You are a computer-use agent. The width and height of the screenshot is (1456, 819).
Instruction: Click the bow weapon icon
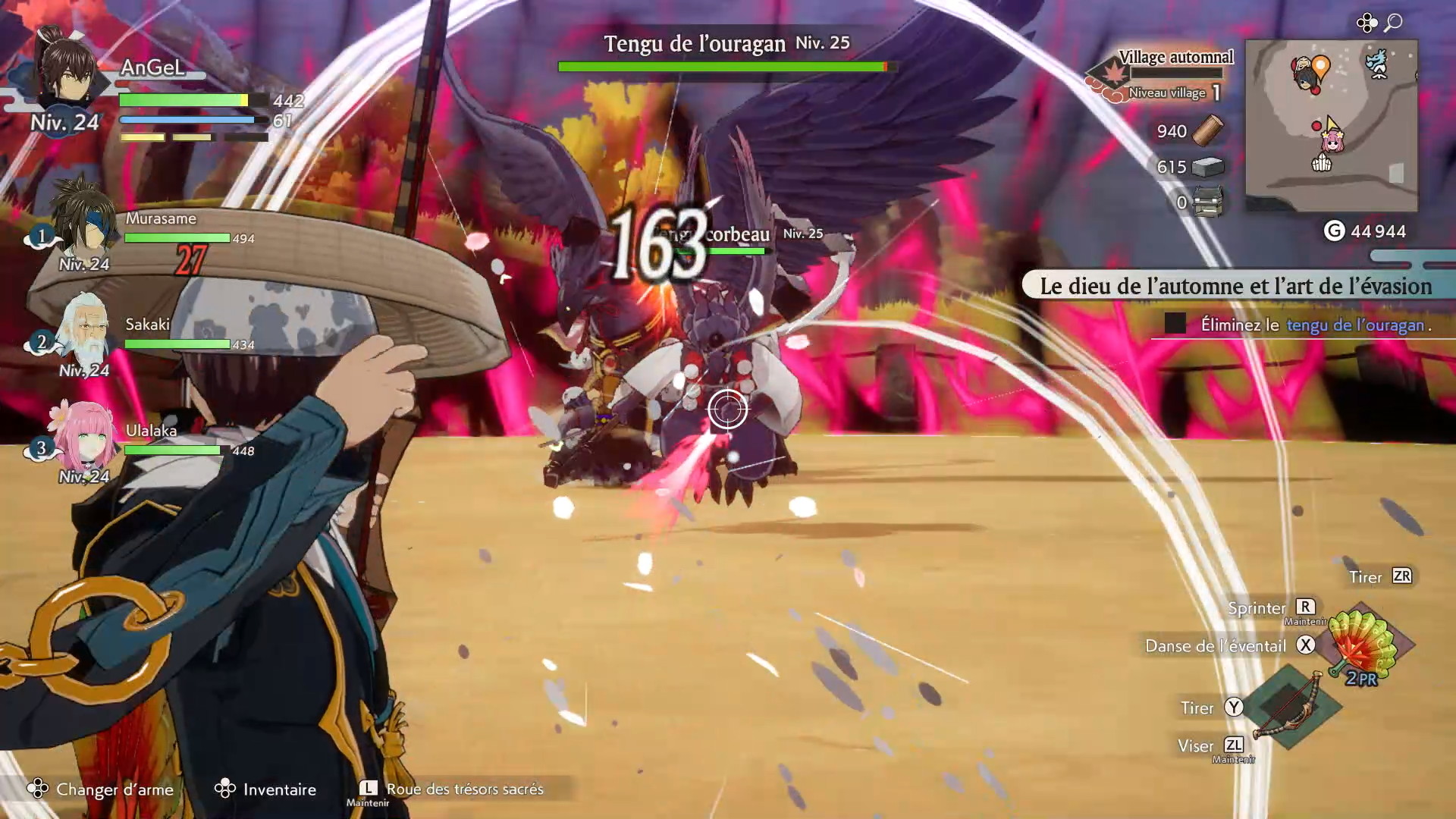(x=1288, y=707)
